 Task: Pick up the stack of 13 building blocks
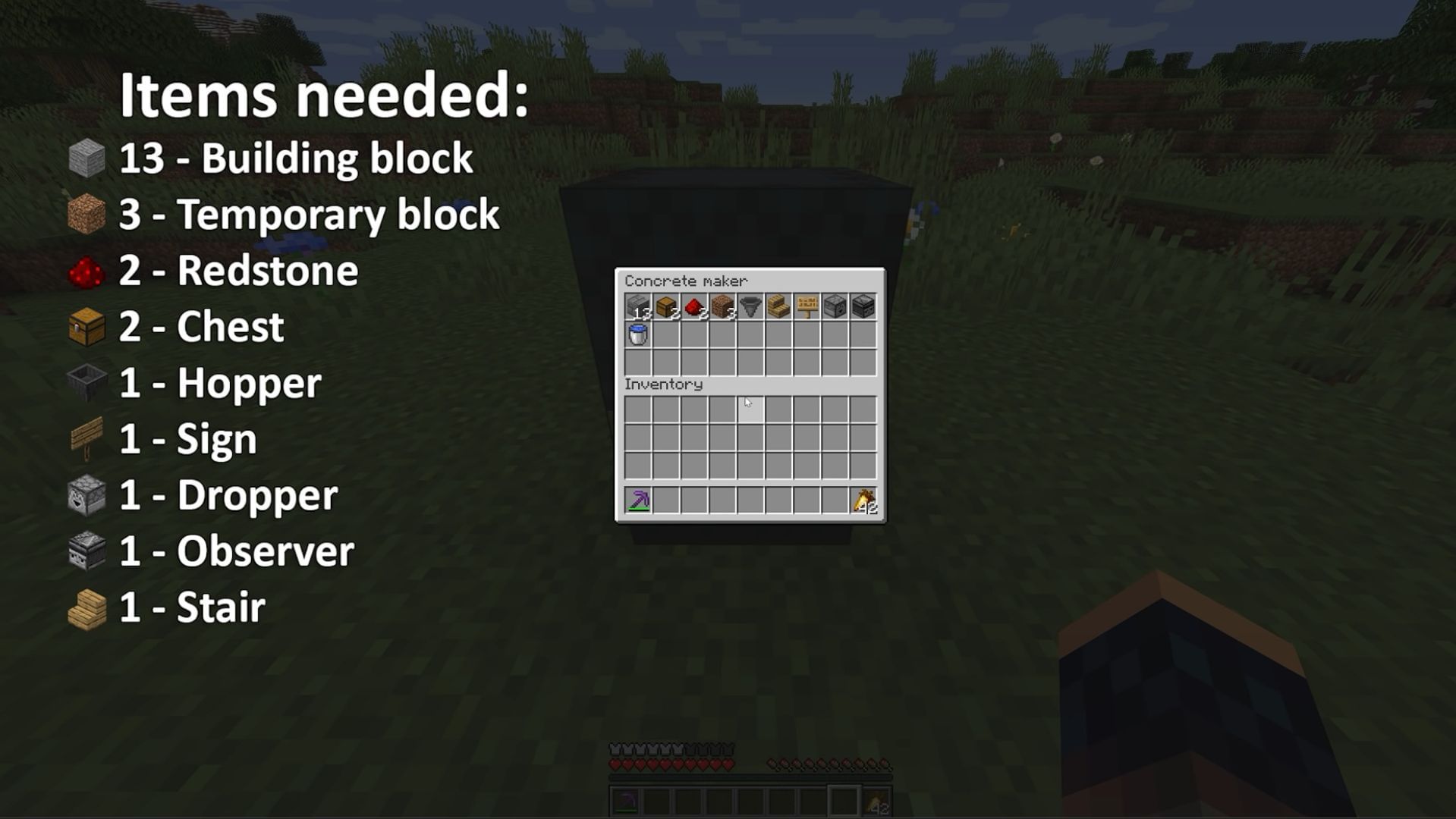(637, 306)
